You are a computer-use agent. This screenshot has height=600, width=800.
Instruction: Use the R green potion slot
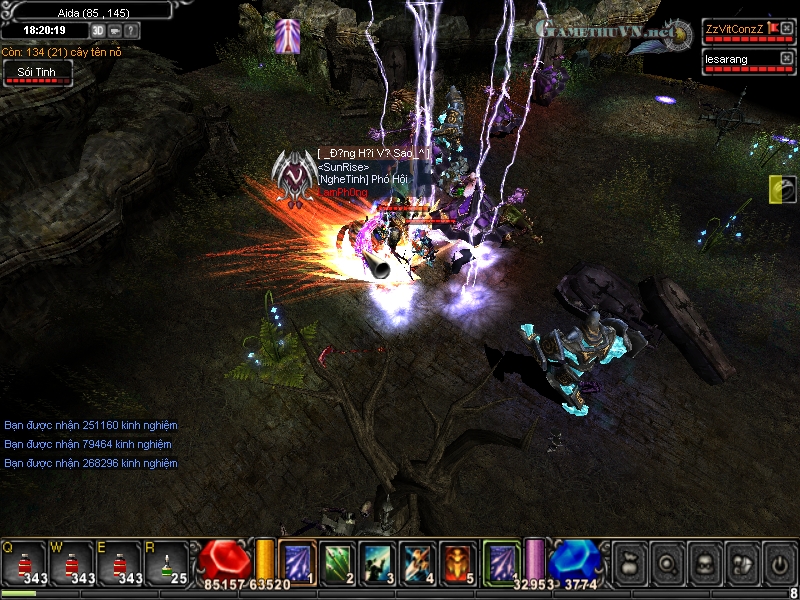pos(168,563)
